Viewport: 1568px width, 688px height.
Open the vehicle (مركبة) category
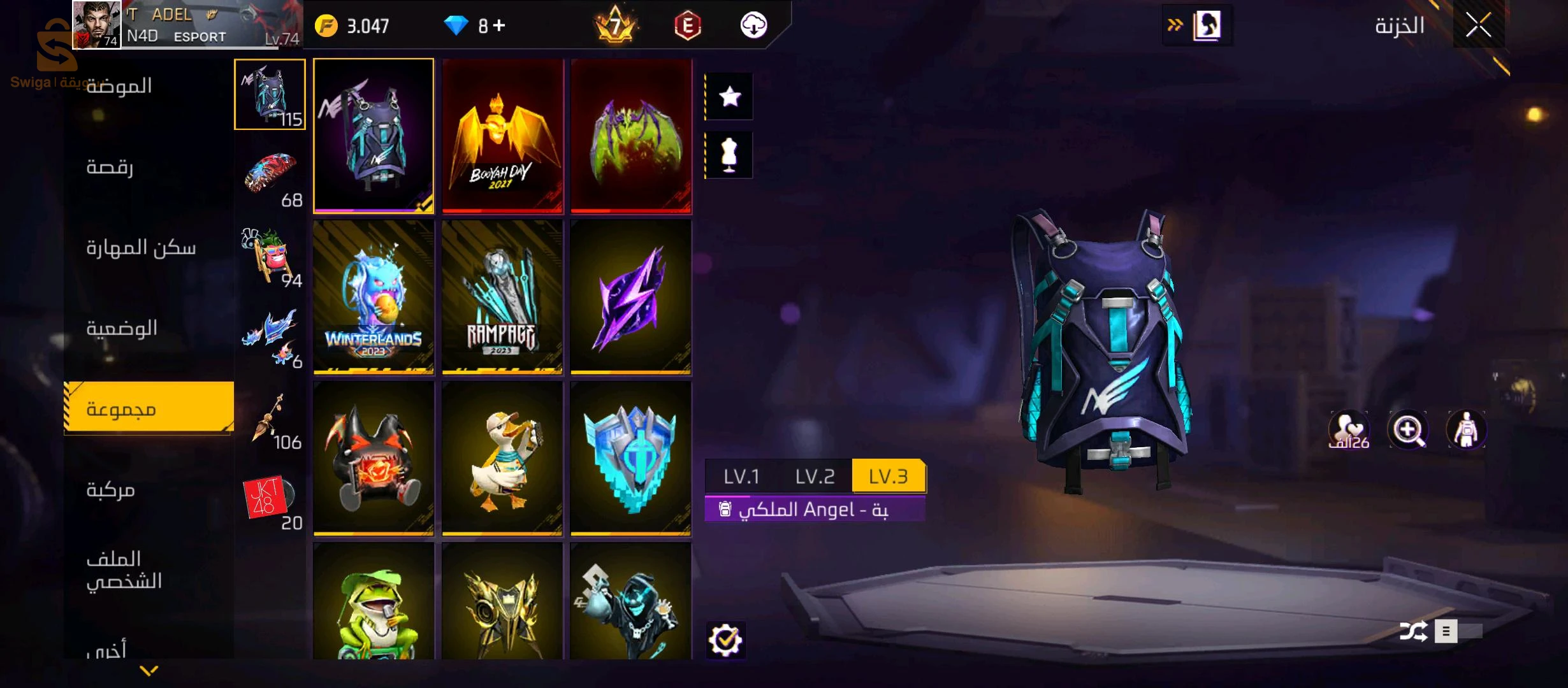[111, 490]
